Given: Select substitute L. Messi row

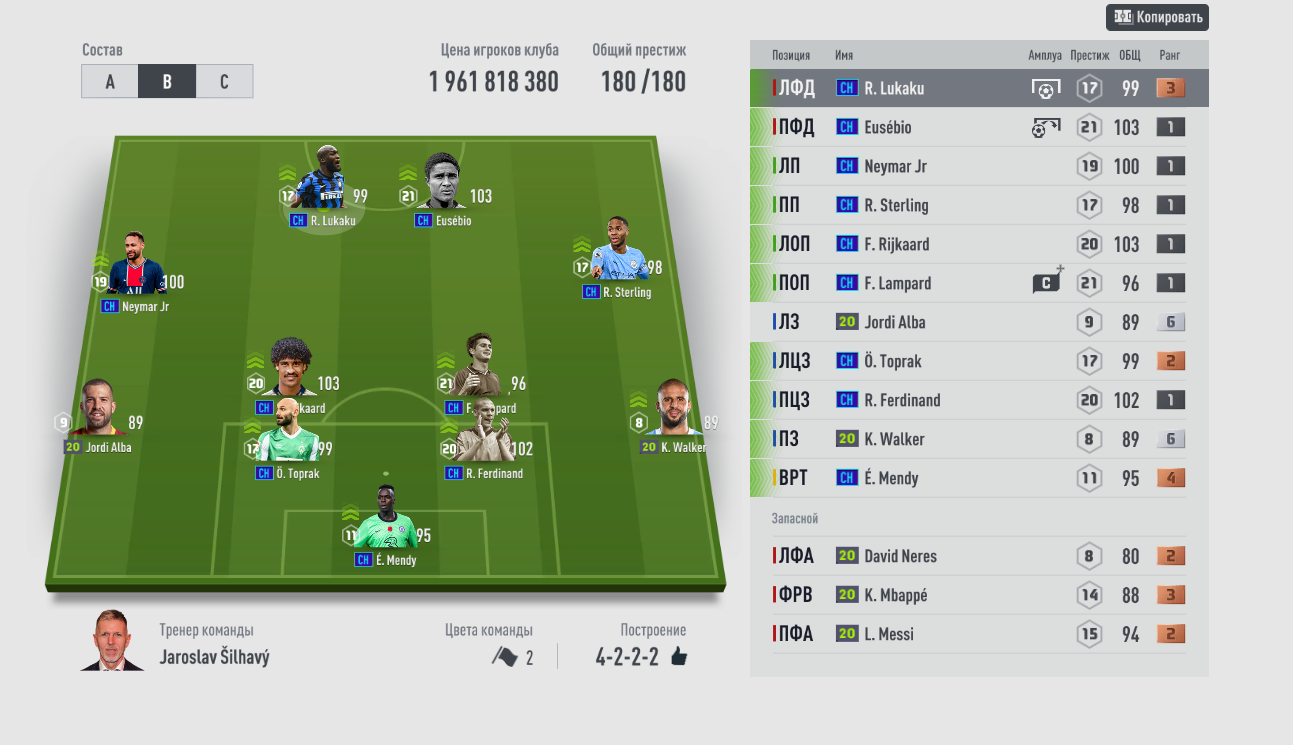Looking at the screenshot, I should [x=978, y=634].
